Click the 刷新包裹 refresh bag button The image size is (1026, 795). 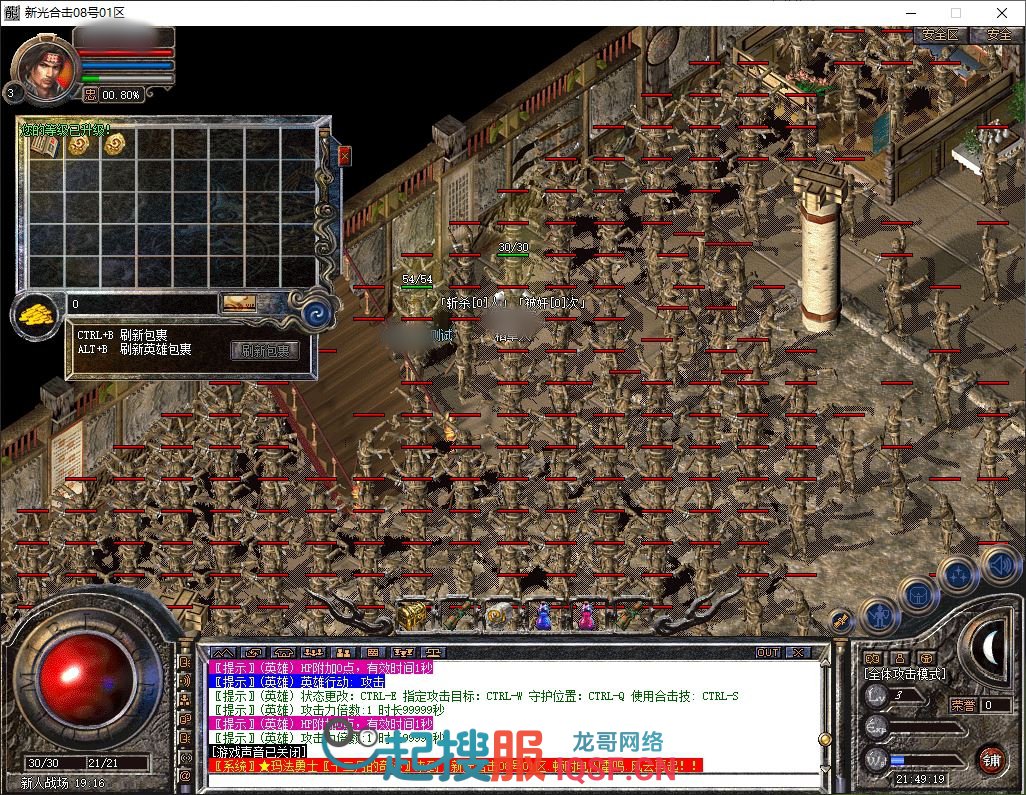point(265,351)
